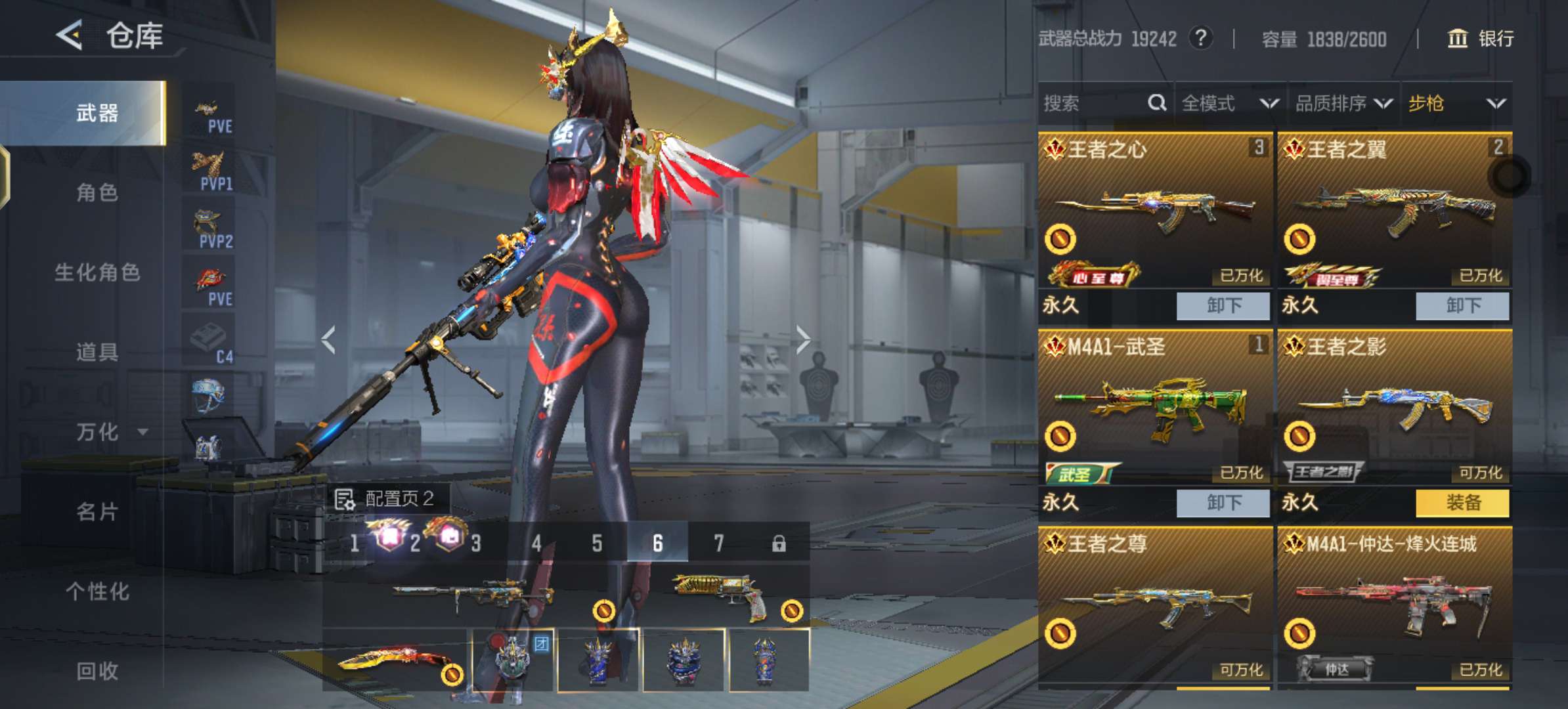
Task: Show weapon power help question mark
Action: [x=1201, y=38]
